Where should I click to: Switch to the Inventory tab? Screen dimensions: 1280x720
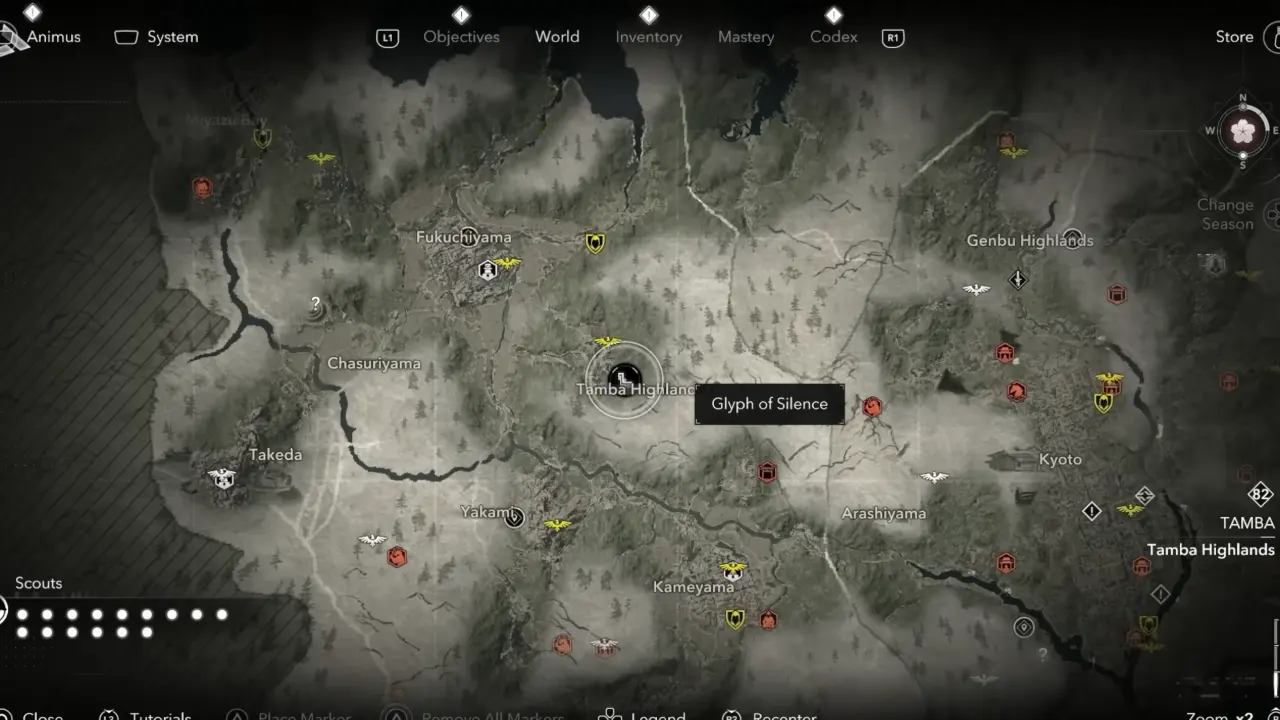click(x=648, y=37)
